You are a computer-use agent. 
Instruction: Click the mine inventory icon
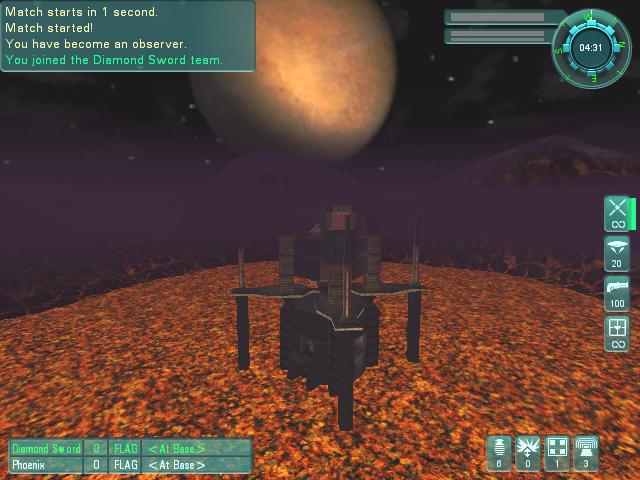(528, 452)
